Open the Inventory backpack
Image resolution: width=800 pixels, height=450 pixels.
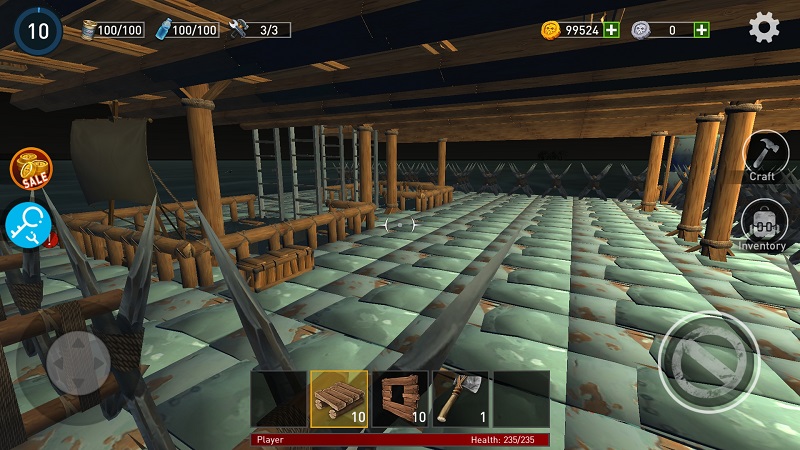click(x=763, y=224)
